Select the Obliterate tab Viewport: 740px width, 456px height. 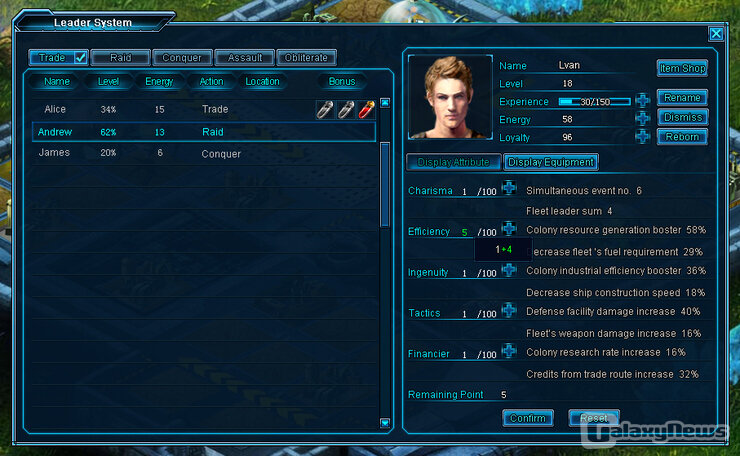(x=306, y=58)
